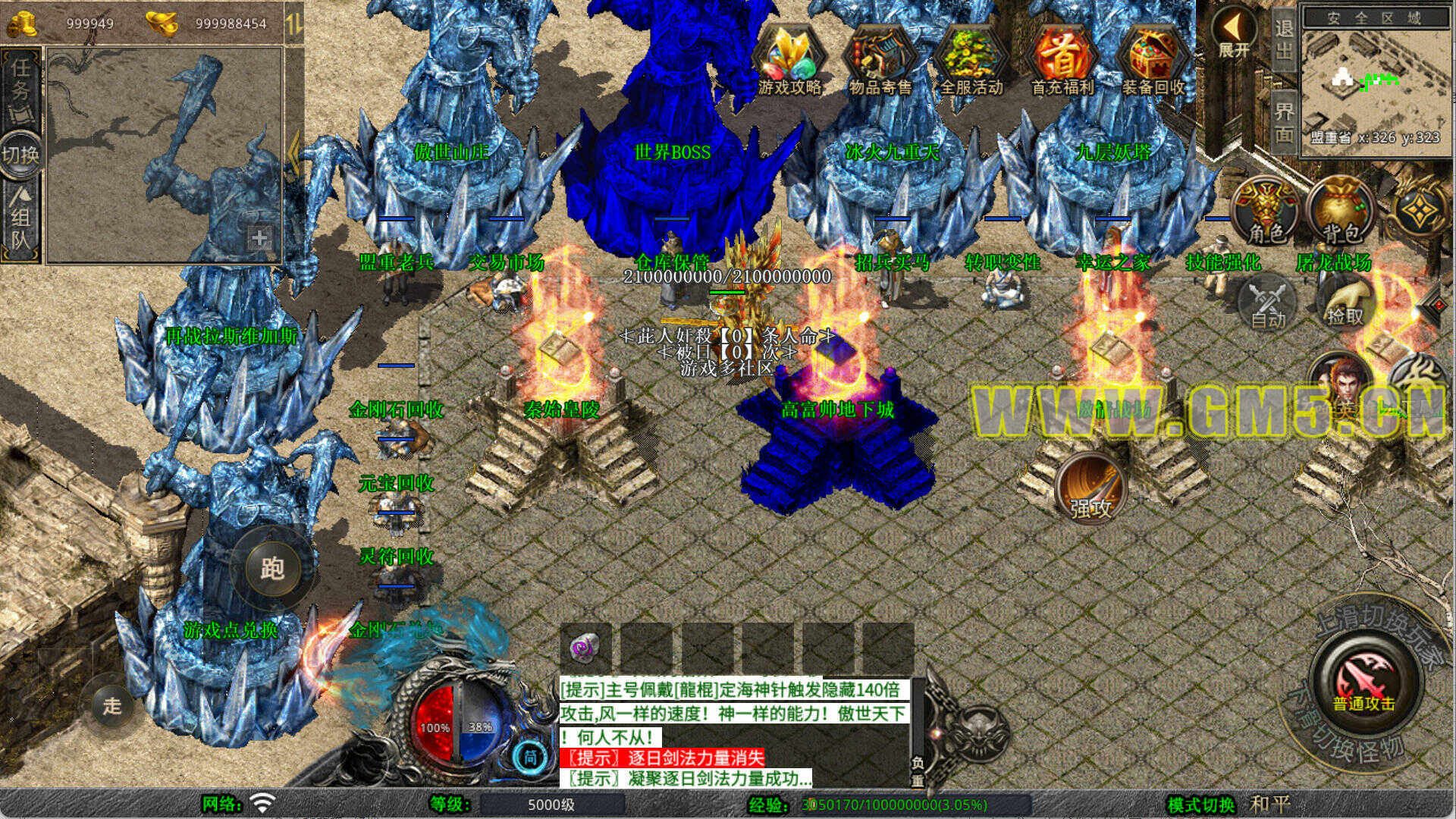Switch to 走 walk movement mode
Image resolution: width=1456 pixels, height=819 pixels.
112,706
